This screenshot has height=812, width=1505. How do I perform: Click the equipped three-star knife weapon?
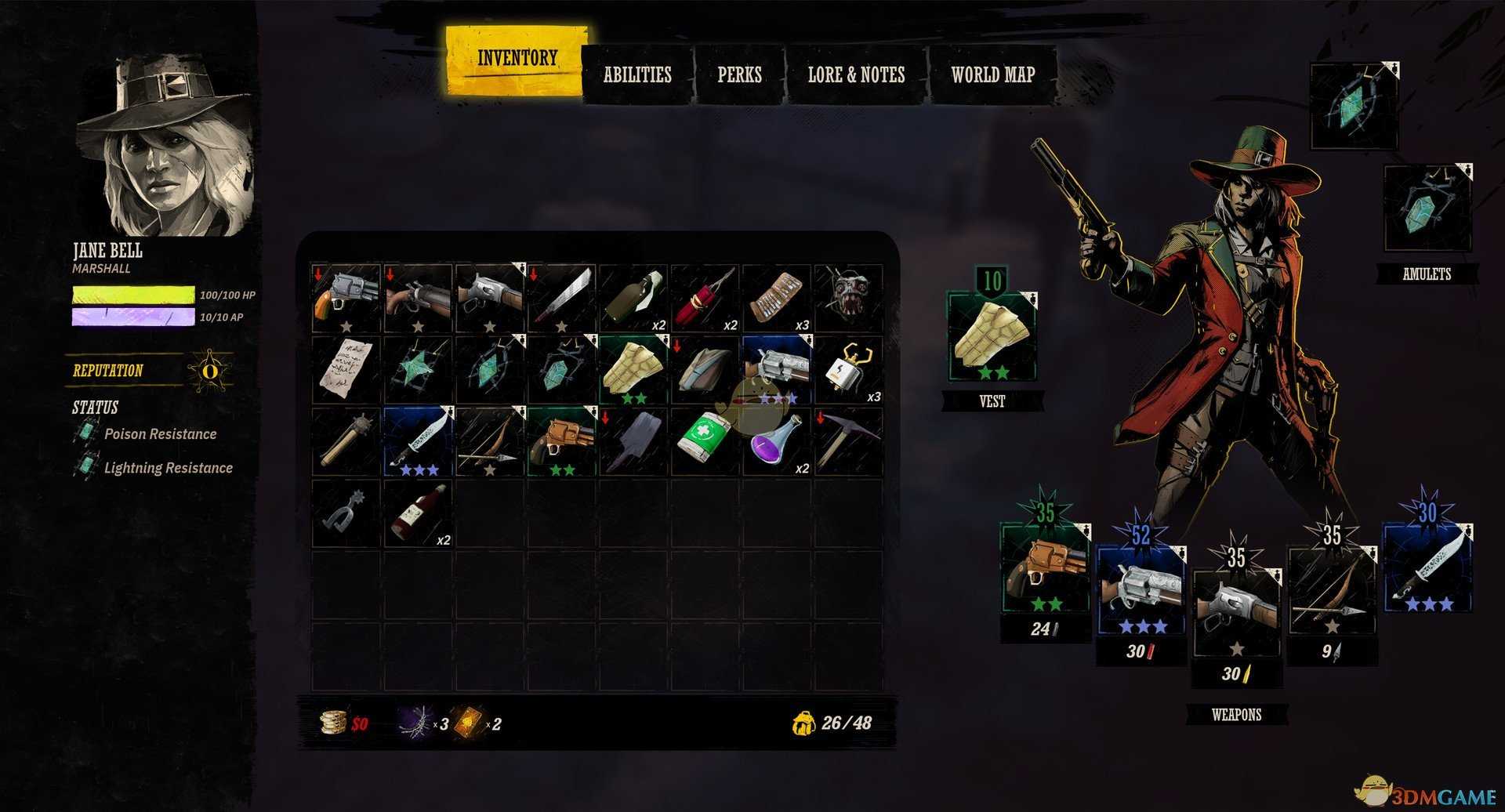pyautogui.click(x=1427, y=568)
